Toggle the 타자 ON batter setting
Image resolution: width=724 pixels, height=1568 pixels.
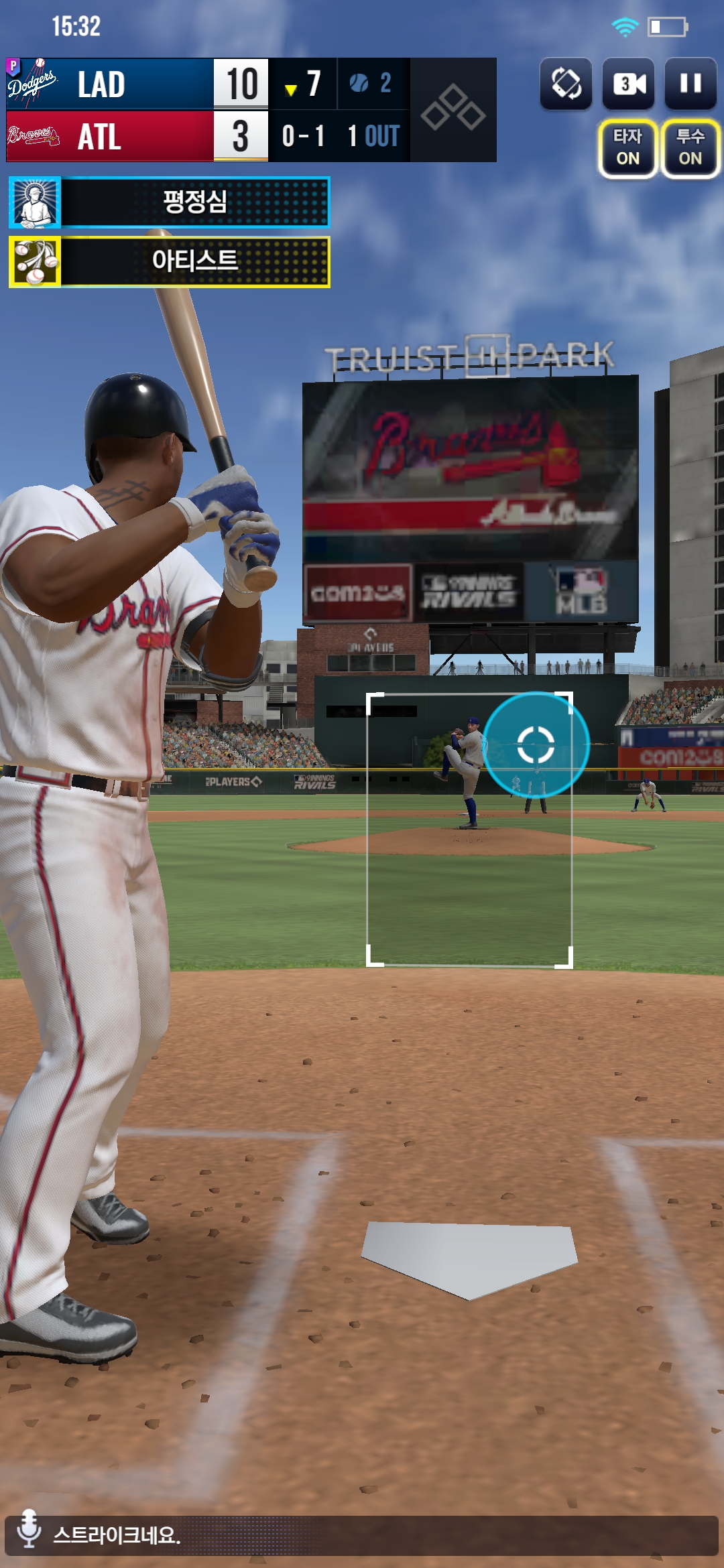pos(628,148)
